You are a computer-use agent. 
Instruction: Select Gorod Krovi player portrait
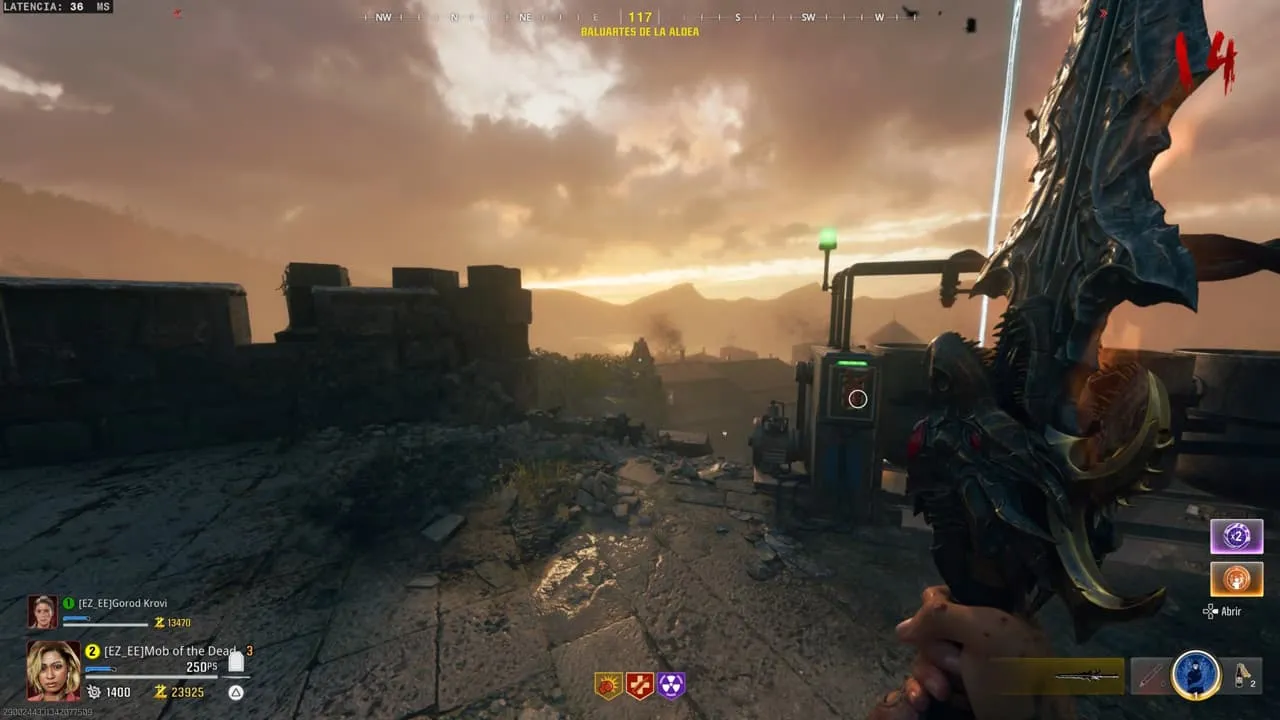pyautogui.click(x=42, y=612)
